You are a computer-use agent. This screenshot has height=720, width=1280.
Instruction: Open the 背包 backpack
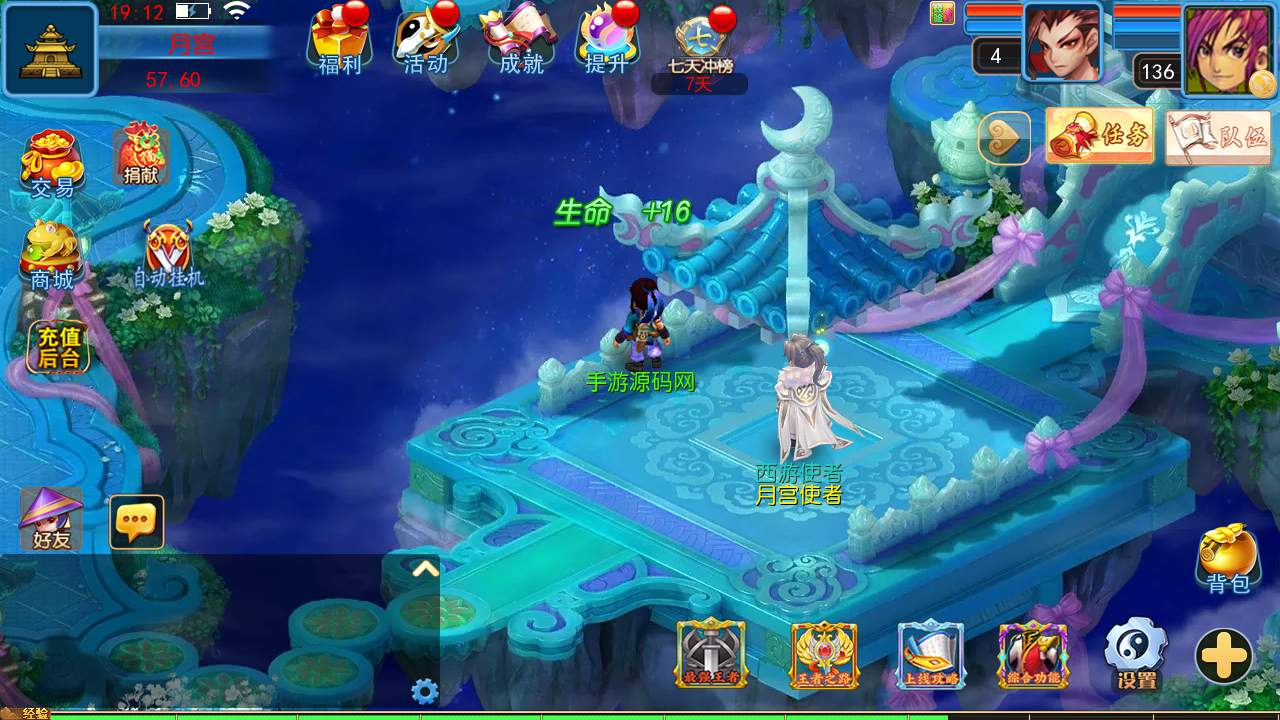click(x=1227, y=558)
